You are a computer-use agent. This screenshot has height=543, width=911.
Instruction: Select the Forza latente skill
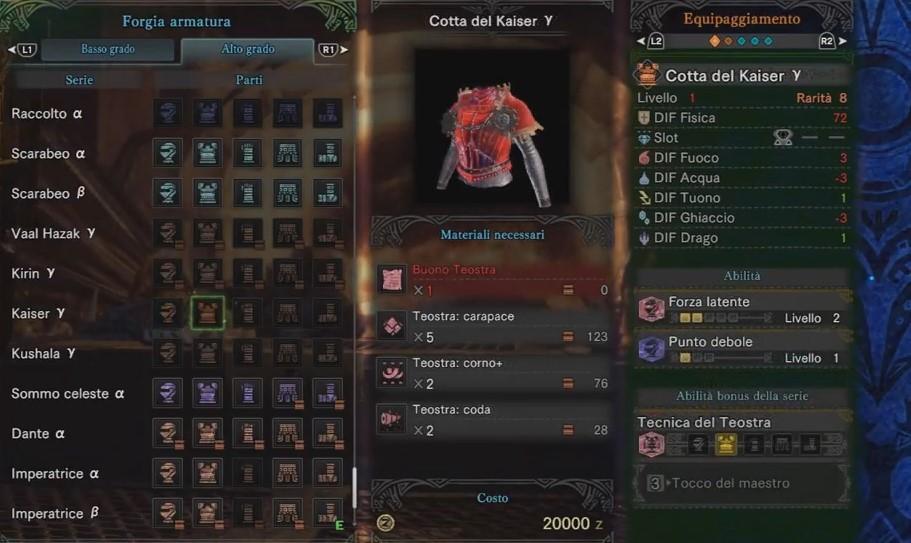(741, 309)
